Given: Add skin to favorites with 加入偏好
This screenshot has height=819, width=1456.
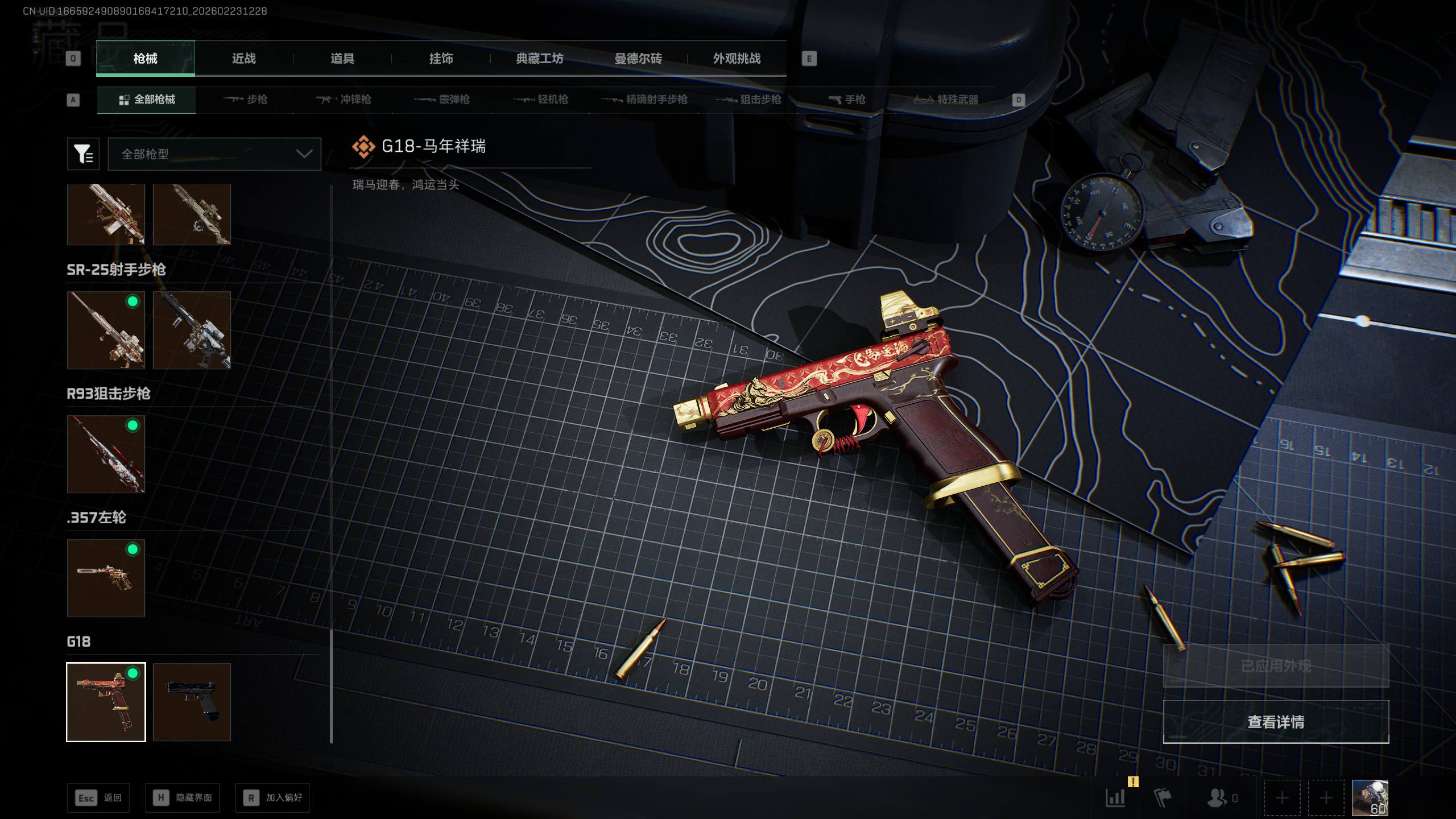Looking at the screenshot, I should click(272, 798).
